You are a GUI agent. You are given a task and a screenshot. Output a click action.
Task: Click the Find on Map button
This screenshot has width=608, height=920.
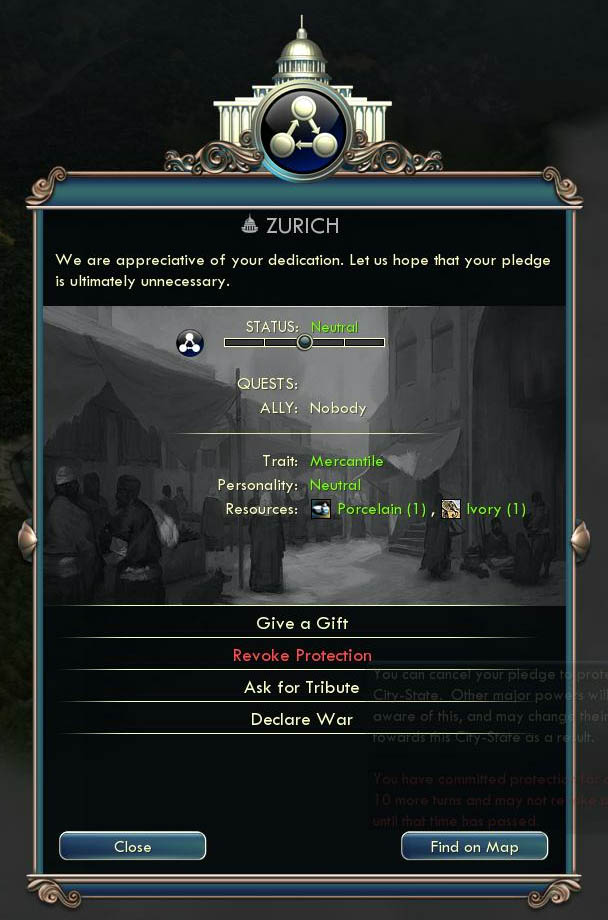pos(474,846)
